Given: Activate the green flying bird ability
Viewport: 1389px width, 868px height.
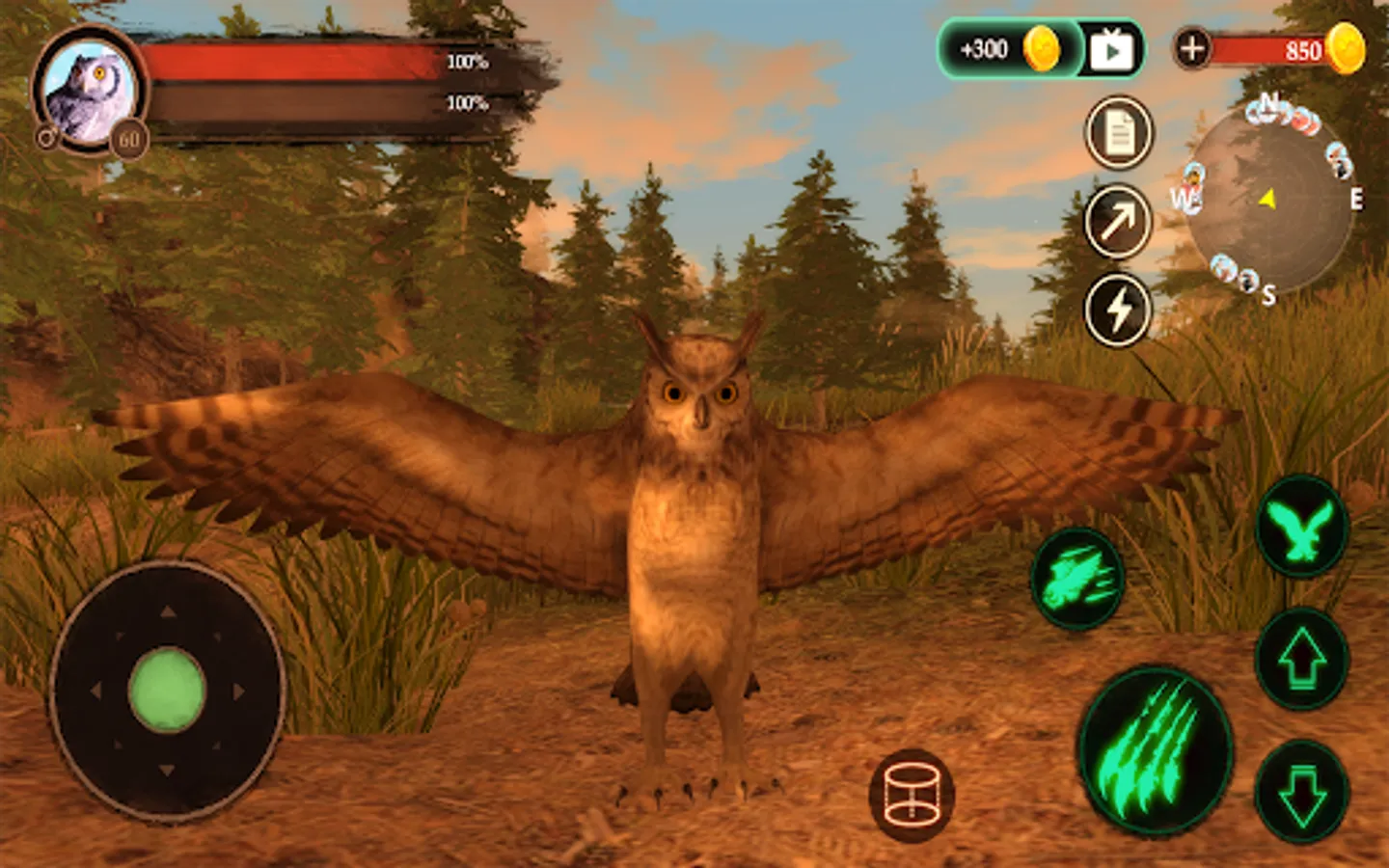Looking at the screenshot, I should 1301,528.
